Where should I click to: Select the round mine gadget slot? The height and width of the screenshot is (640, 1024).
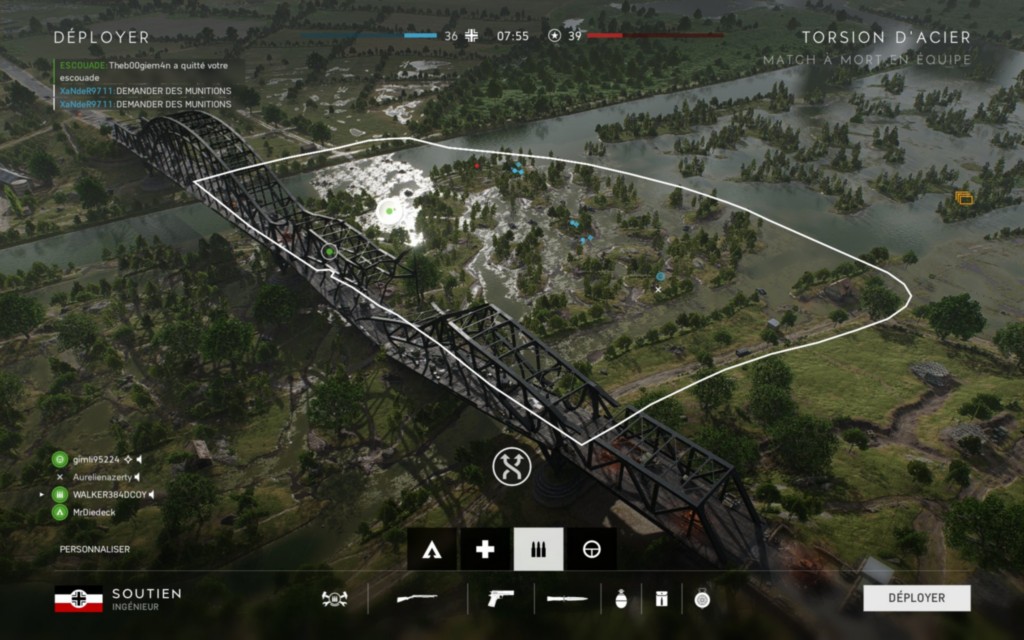[x=701, y=599]
